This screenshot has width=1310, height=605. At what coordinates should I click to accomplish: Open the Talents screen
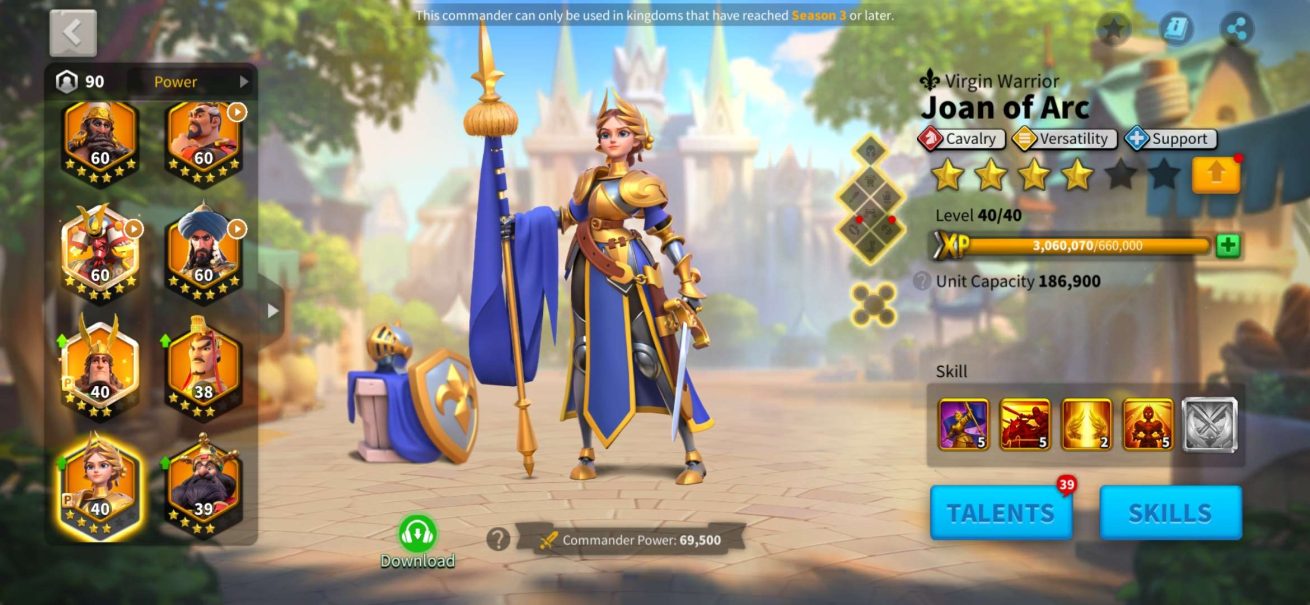1000,513
